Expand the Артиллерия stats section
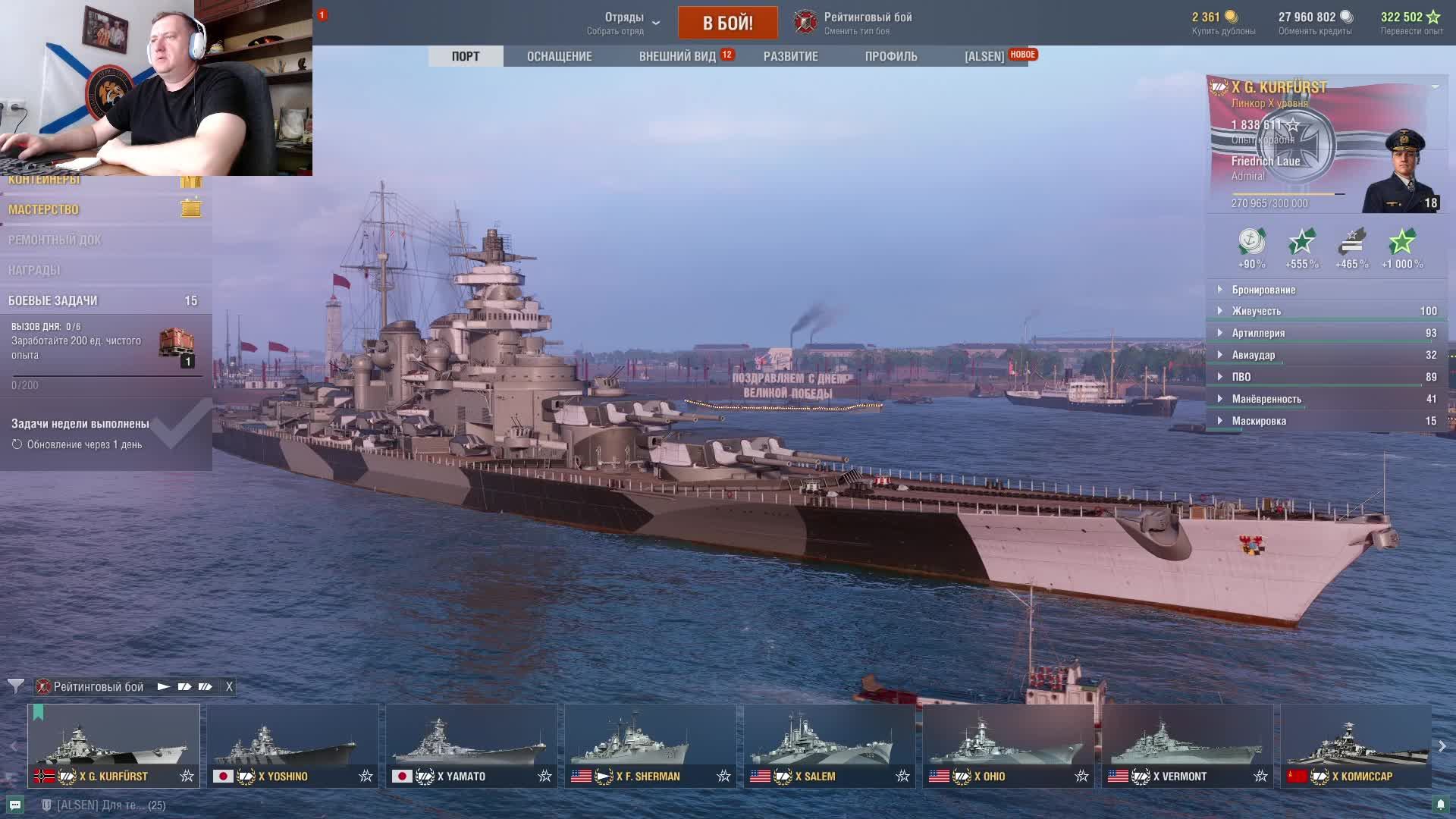Screen dimensions: 1456x819 point(1258,333)
